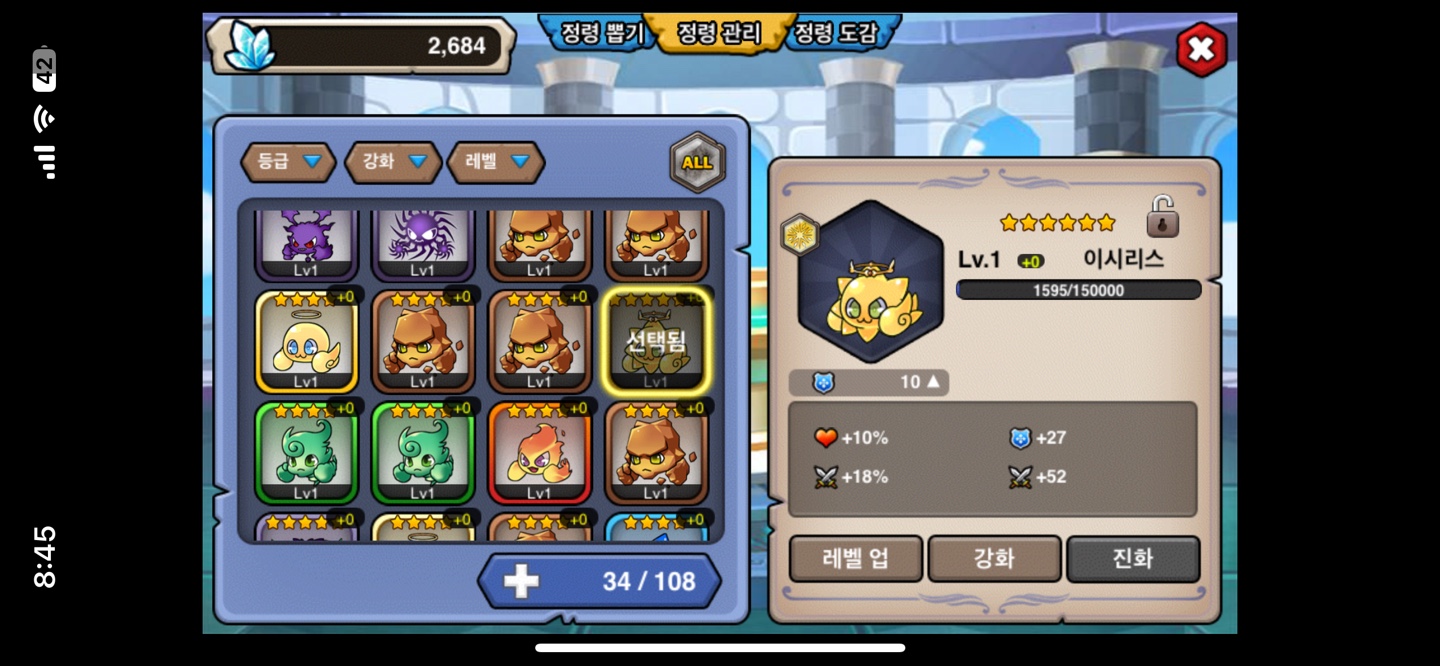Image resolution: width=1440 pixels, height=666 pixels.
Task: Open the 레벨 filter dropdown
Action: [496, 162]
